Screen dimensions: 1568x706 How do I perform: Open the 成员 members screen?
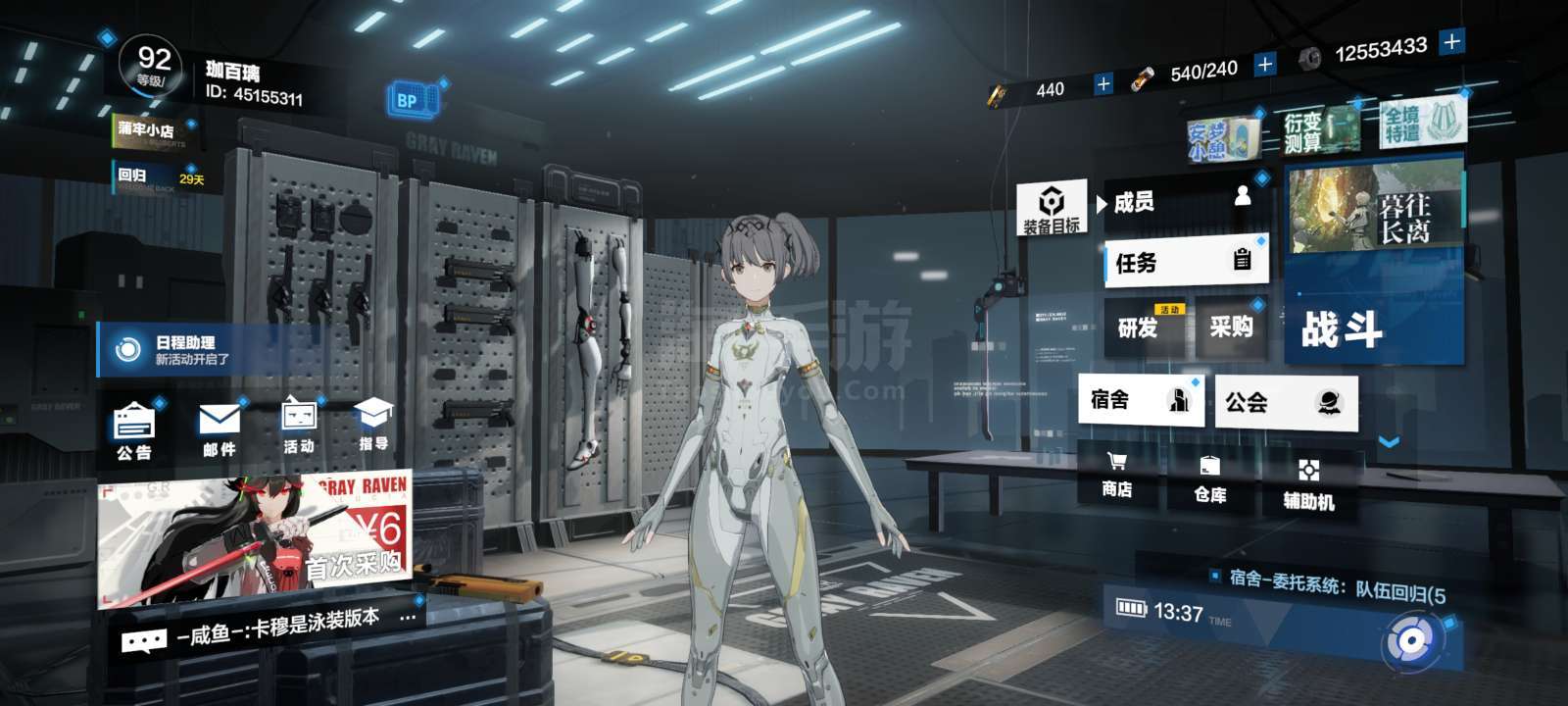tap(1184, 202)
